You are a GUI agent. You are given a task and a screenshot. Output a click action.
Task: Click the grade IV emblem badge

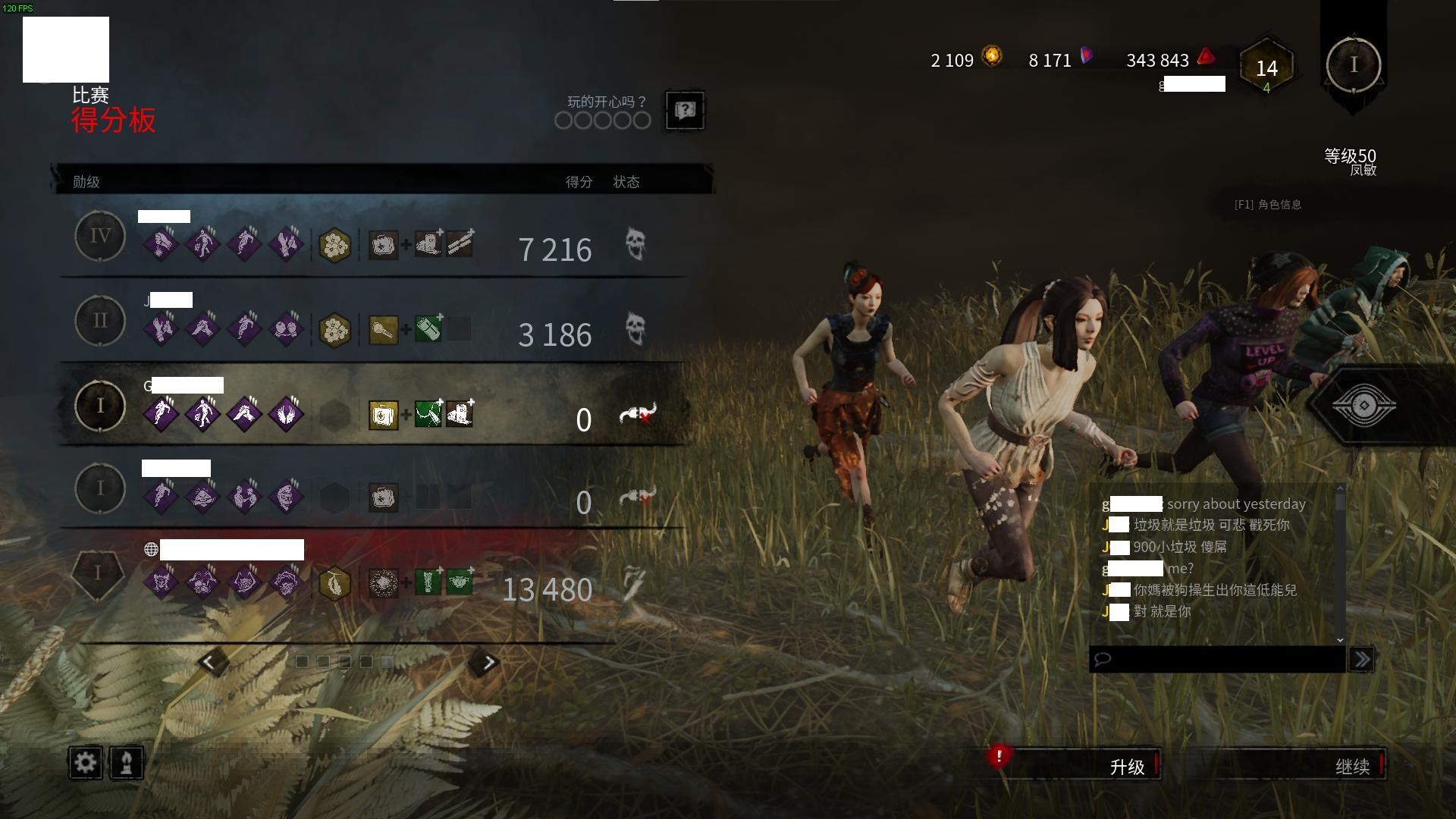click(x=99, y=236)
